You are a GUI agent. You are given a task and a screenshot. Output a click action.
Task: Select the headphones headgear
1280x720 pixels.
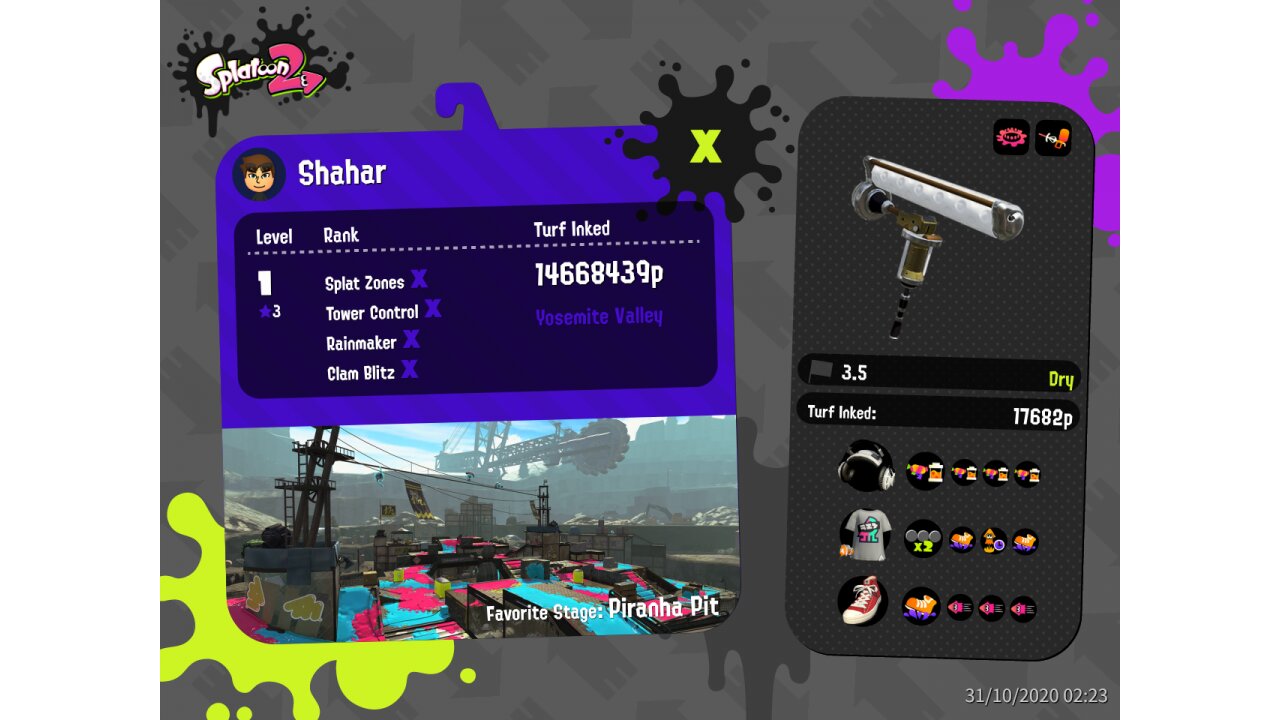coord(864,467)
